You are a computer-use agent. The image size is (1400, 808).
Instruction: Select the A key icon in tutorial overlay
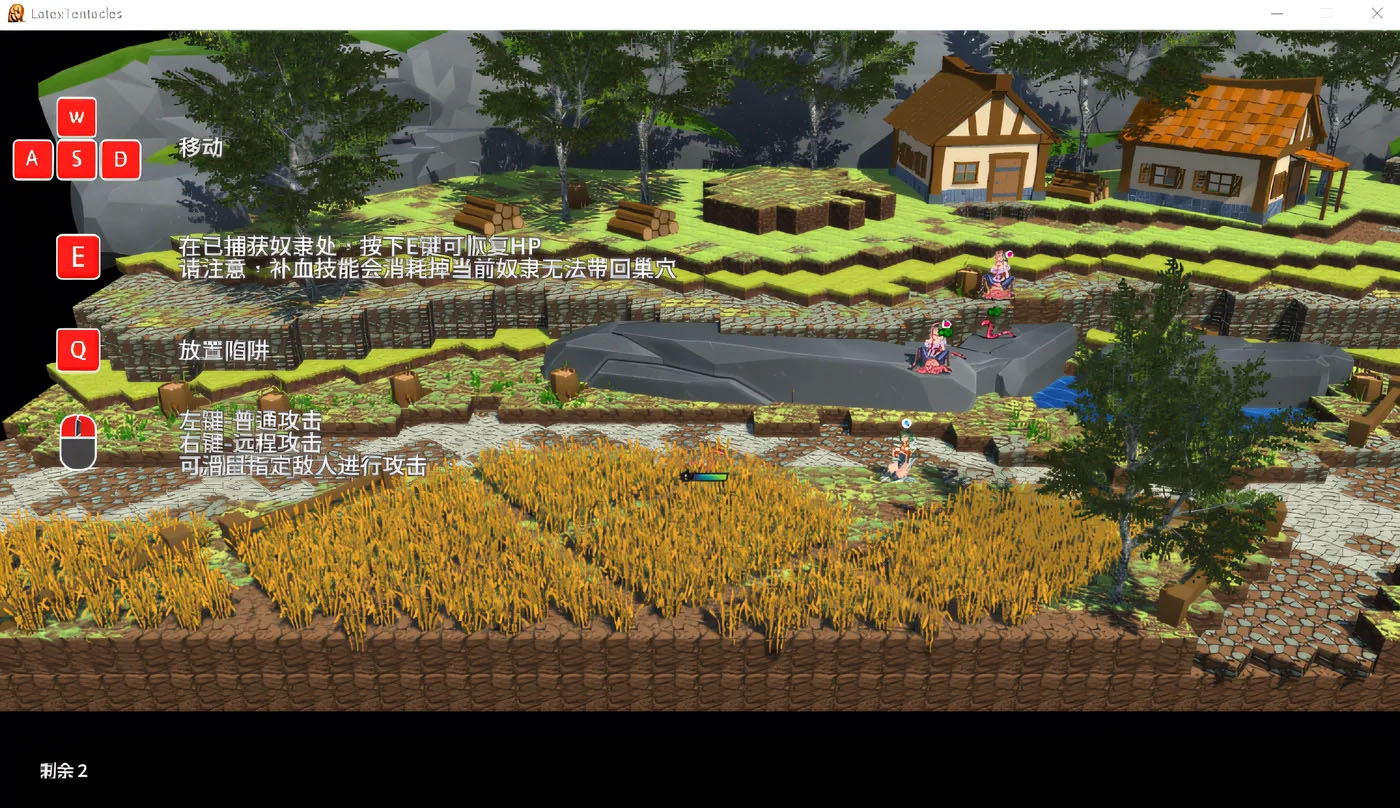click(x=33, y=159)
